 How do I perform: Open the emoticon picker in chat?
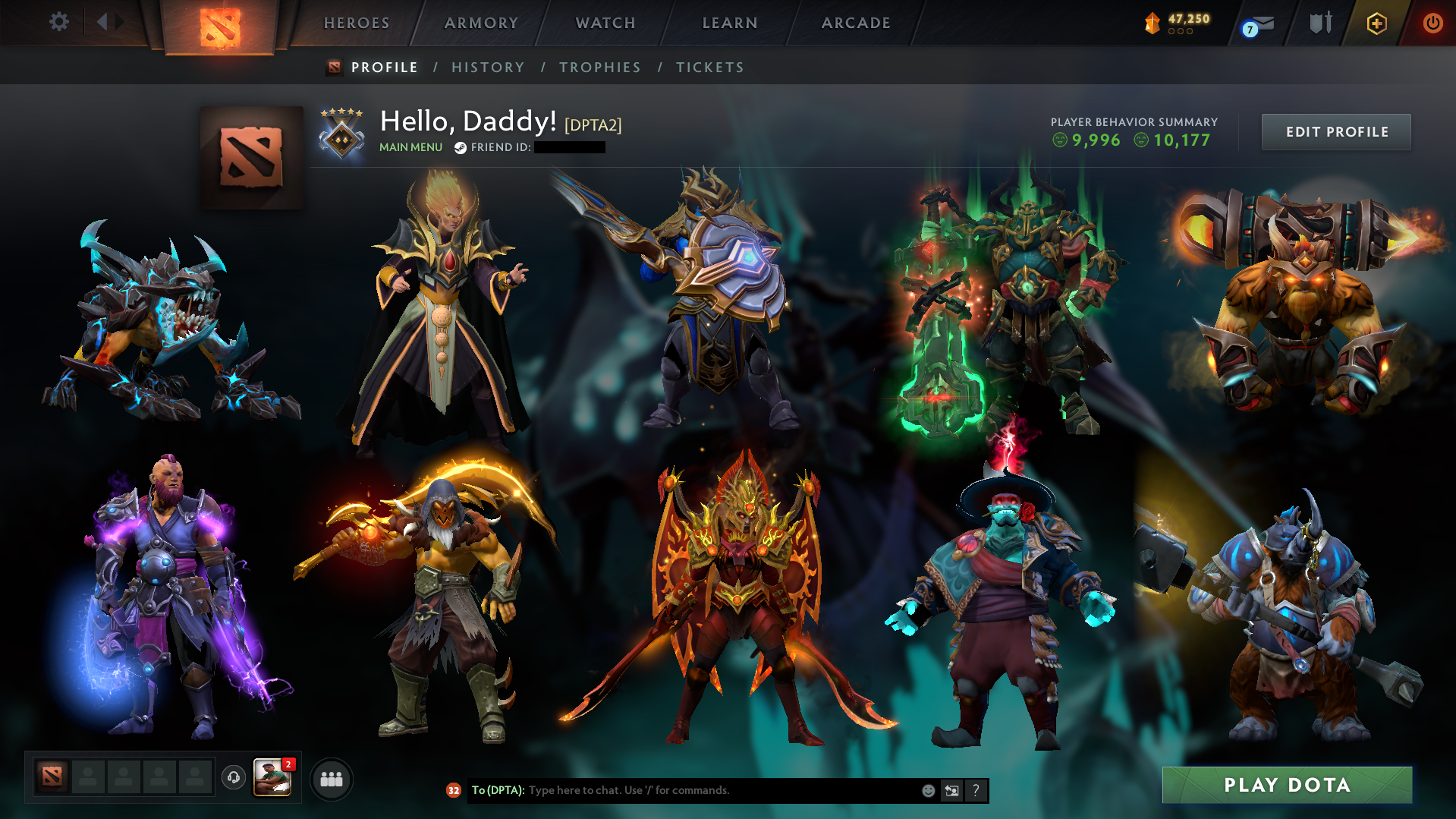tap(929, 790)
